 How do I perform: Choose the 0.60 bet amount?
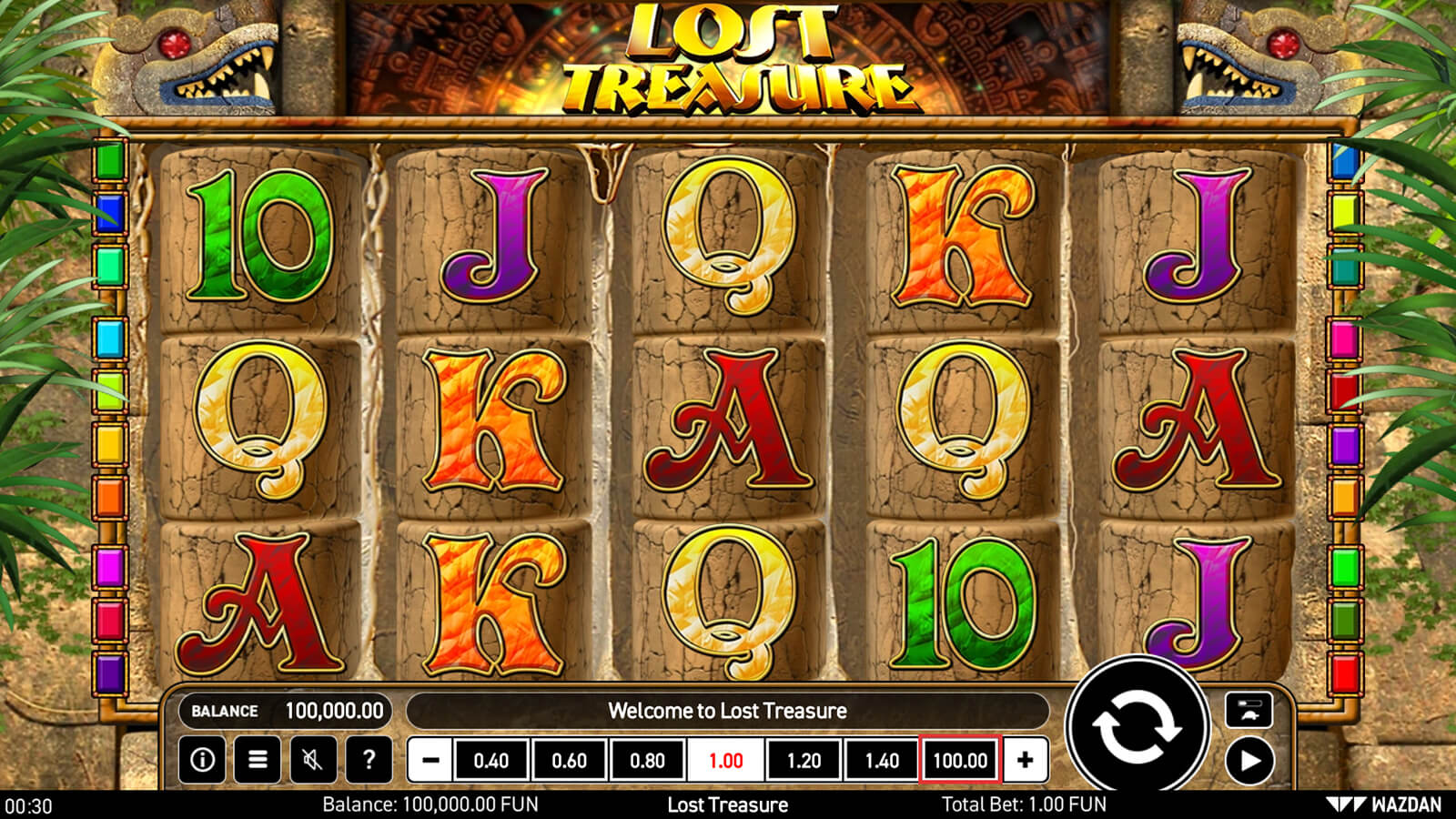570,760
